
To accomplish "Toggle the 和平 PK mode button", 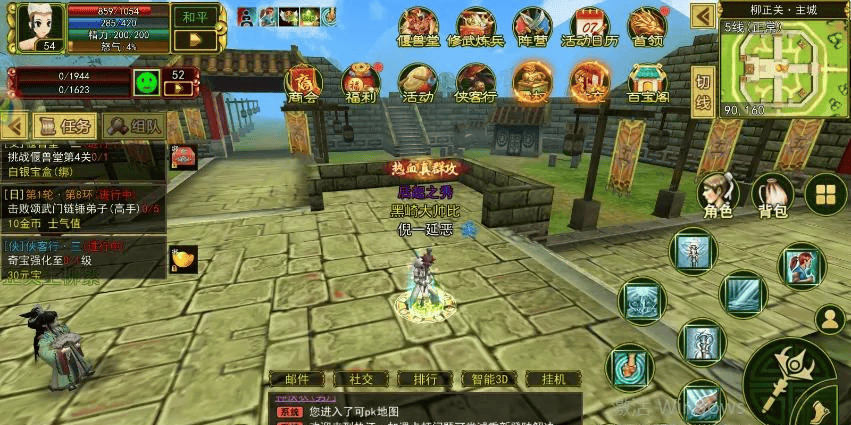I will (195, 17).
